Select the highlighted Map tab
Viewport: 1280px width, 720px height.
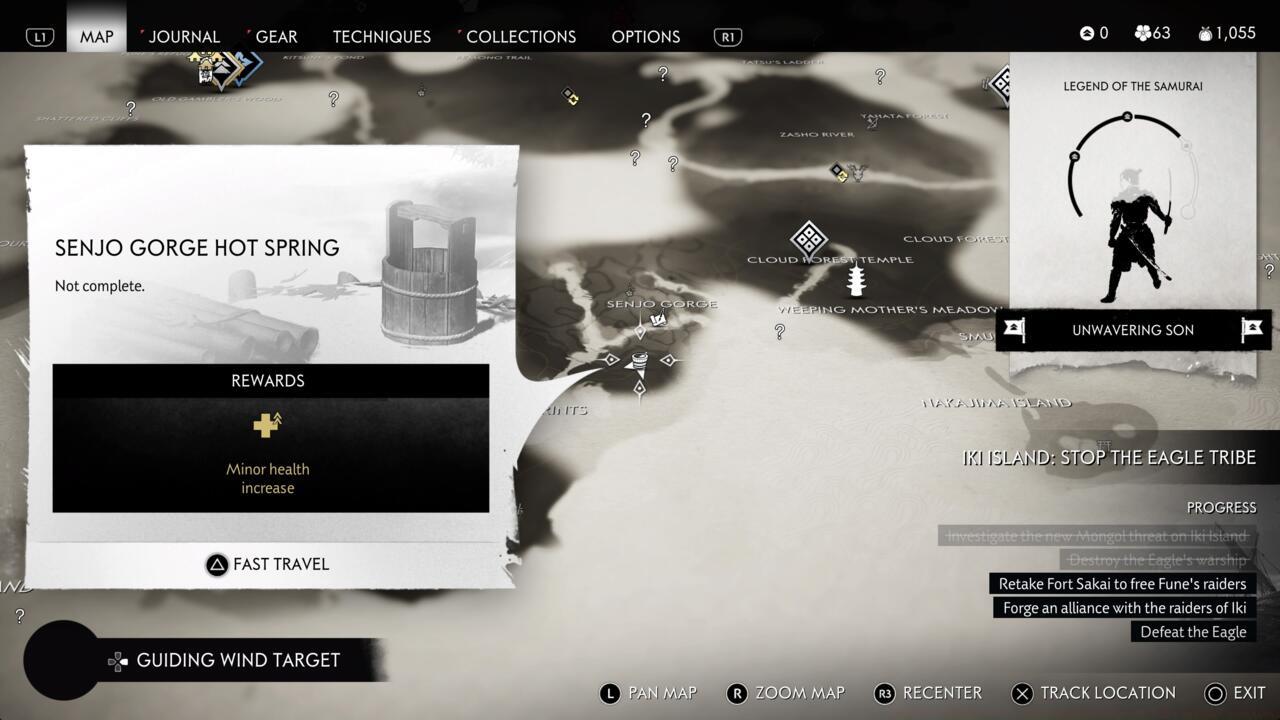tap(97, 36)
